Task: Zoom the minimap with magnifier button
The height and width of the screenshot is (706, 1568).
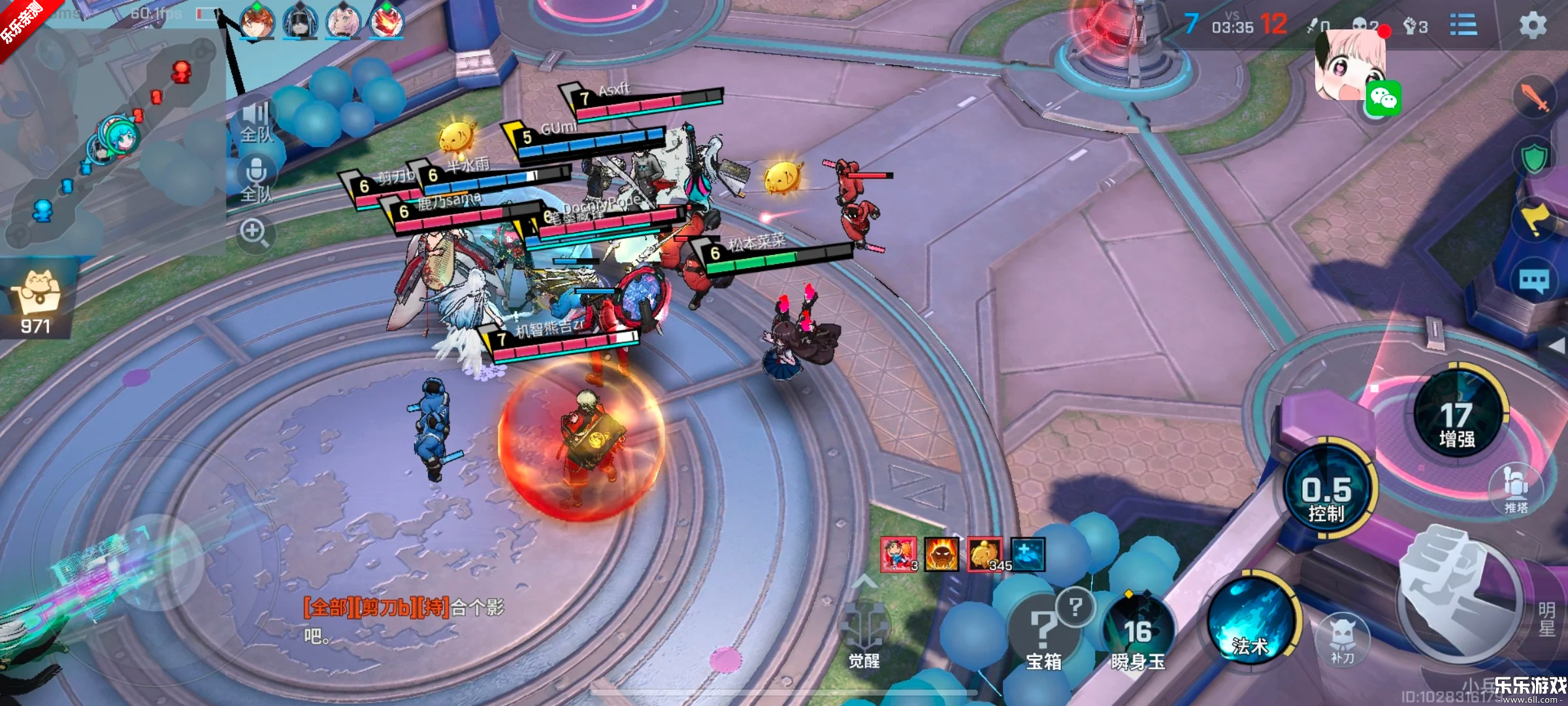Action: pos(254,233)
